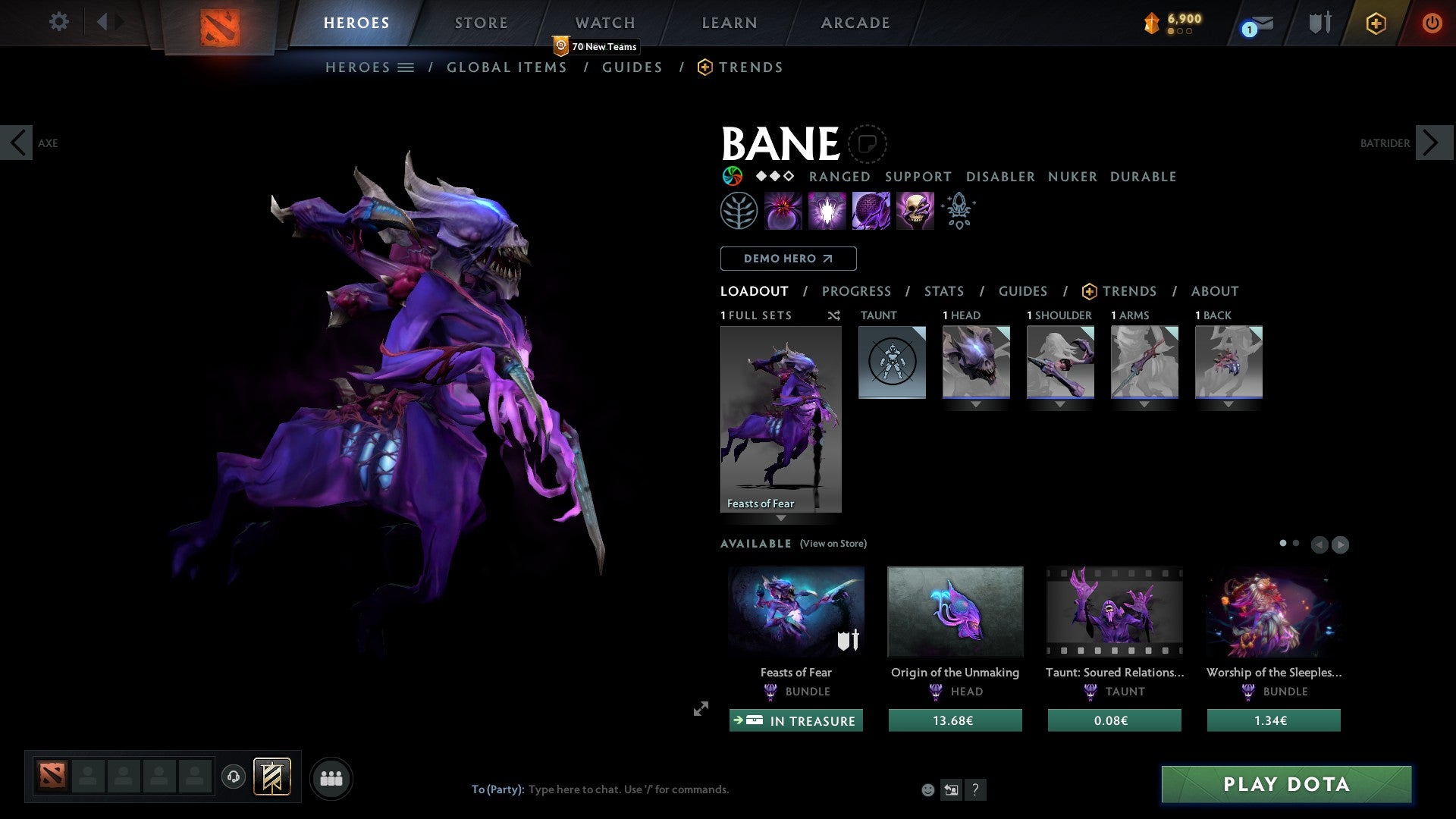Open the settings gear menu
1456x819 pixels.
58,21
